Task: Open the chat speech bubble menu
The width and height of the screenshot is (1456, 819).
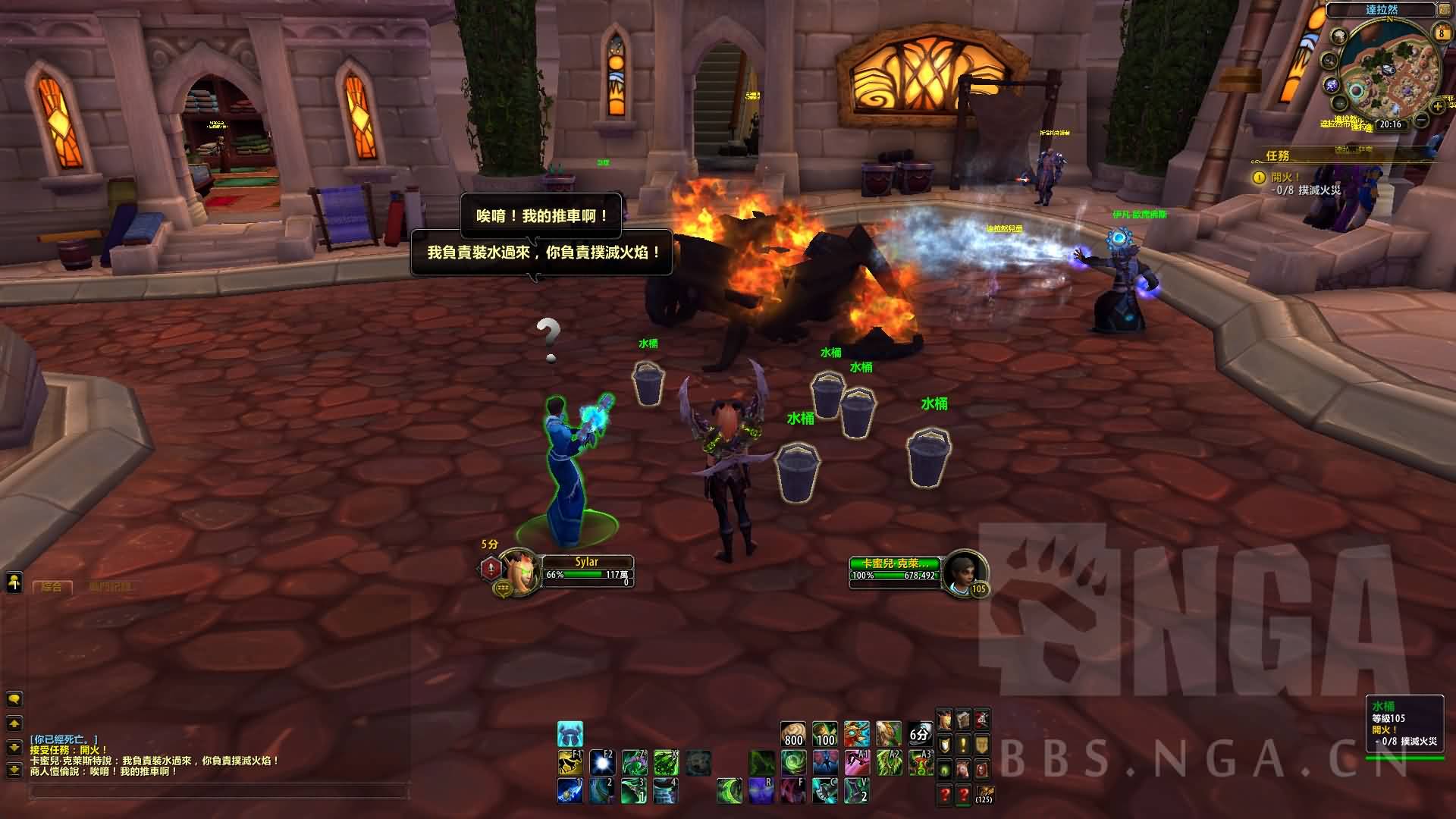Action: [14, 698]
